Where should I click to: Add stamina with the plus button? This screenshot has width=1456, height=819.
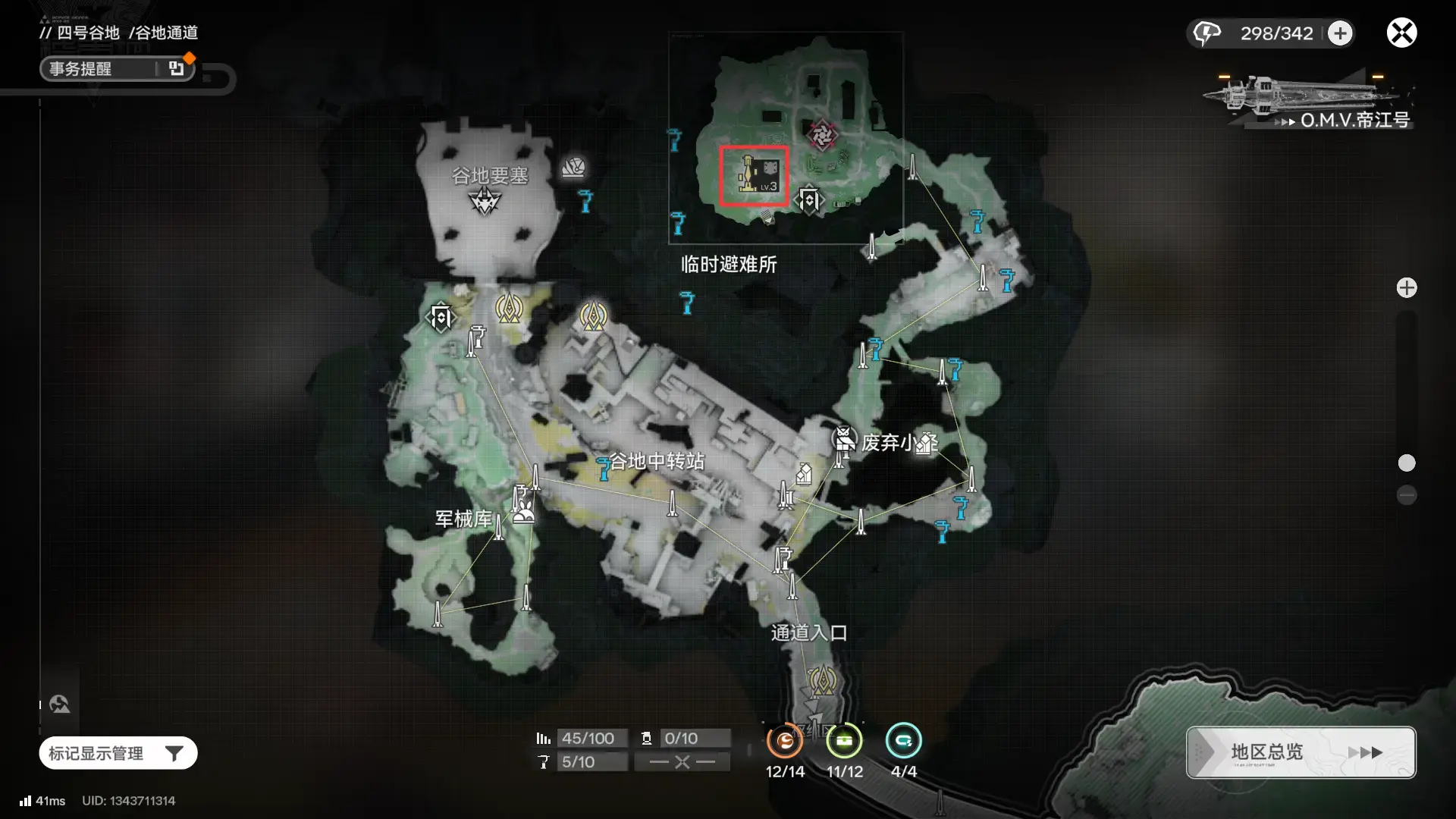(1340, 33)
